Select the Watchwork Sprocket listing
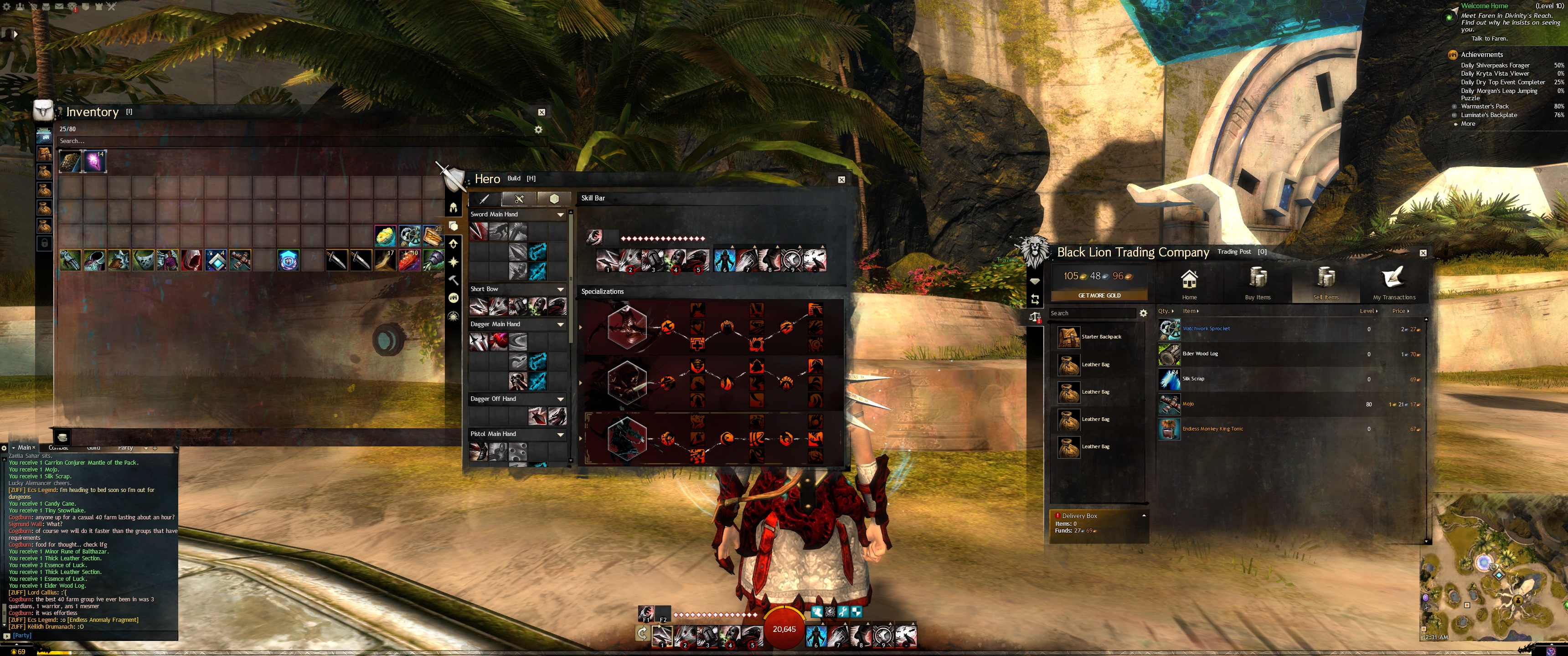Viewport: 1568px width, 656px height. 1206,328
